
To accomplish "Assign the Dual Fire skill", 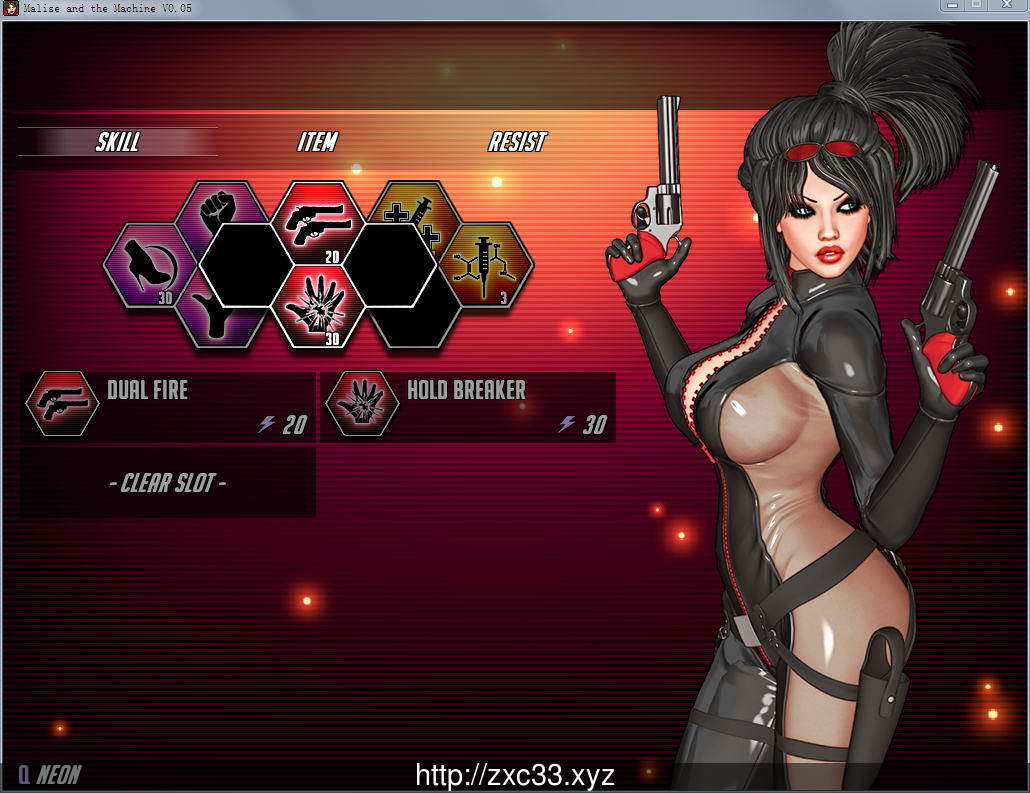I will pyautogui.click(x=168, y=406).
